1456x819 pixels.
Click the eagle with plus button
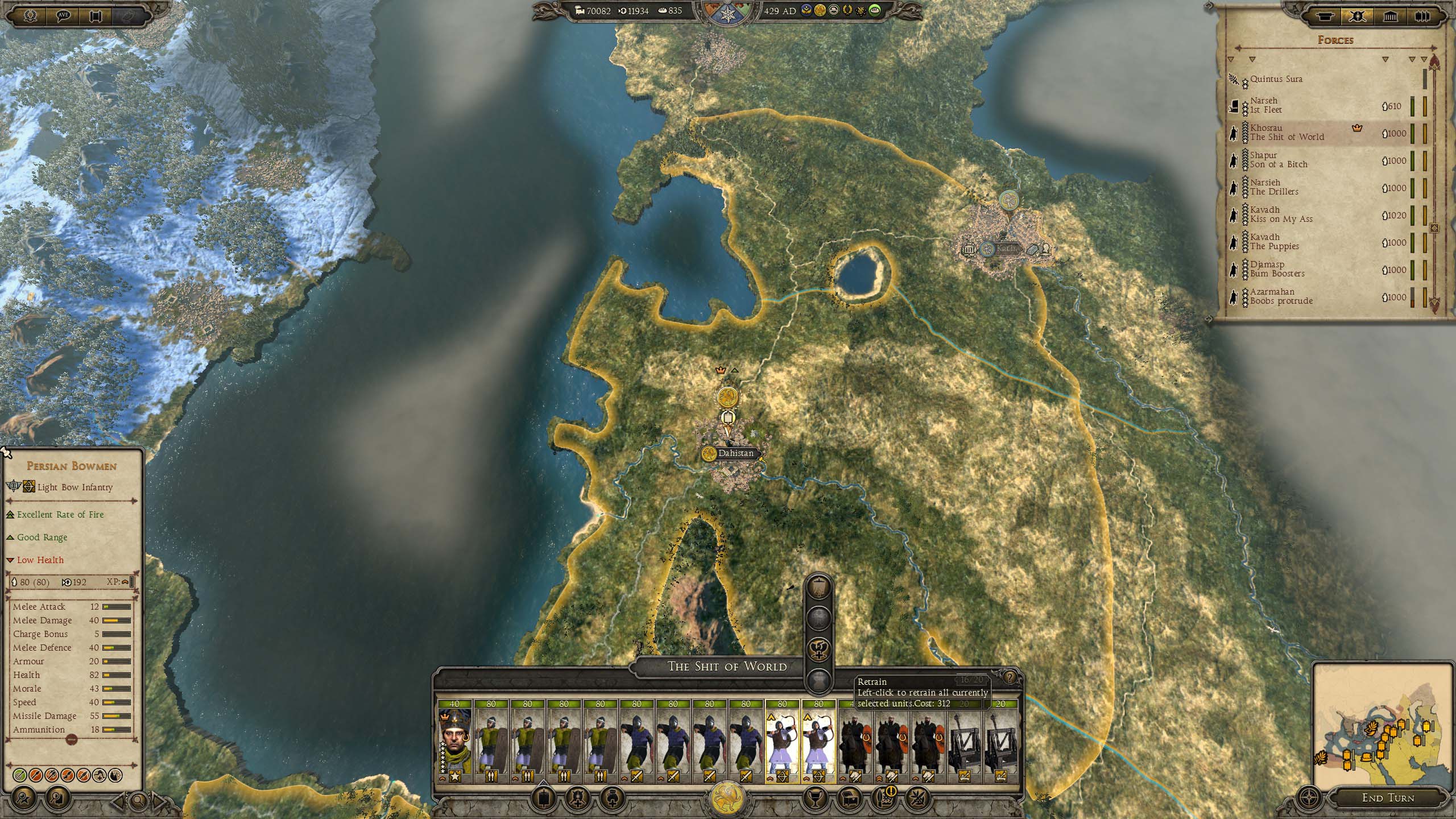click(x=819, y=649)
